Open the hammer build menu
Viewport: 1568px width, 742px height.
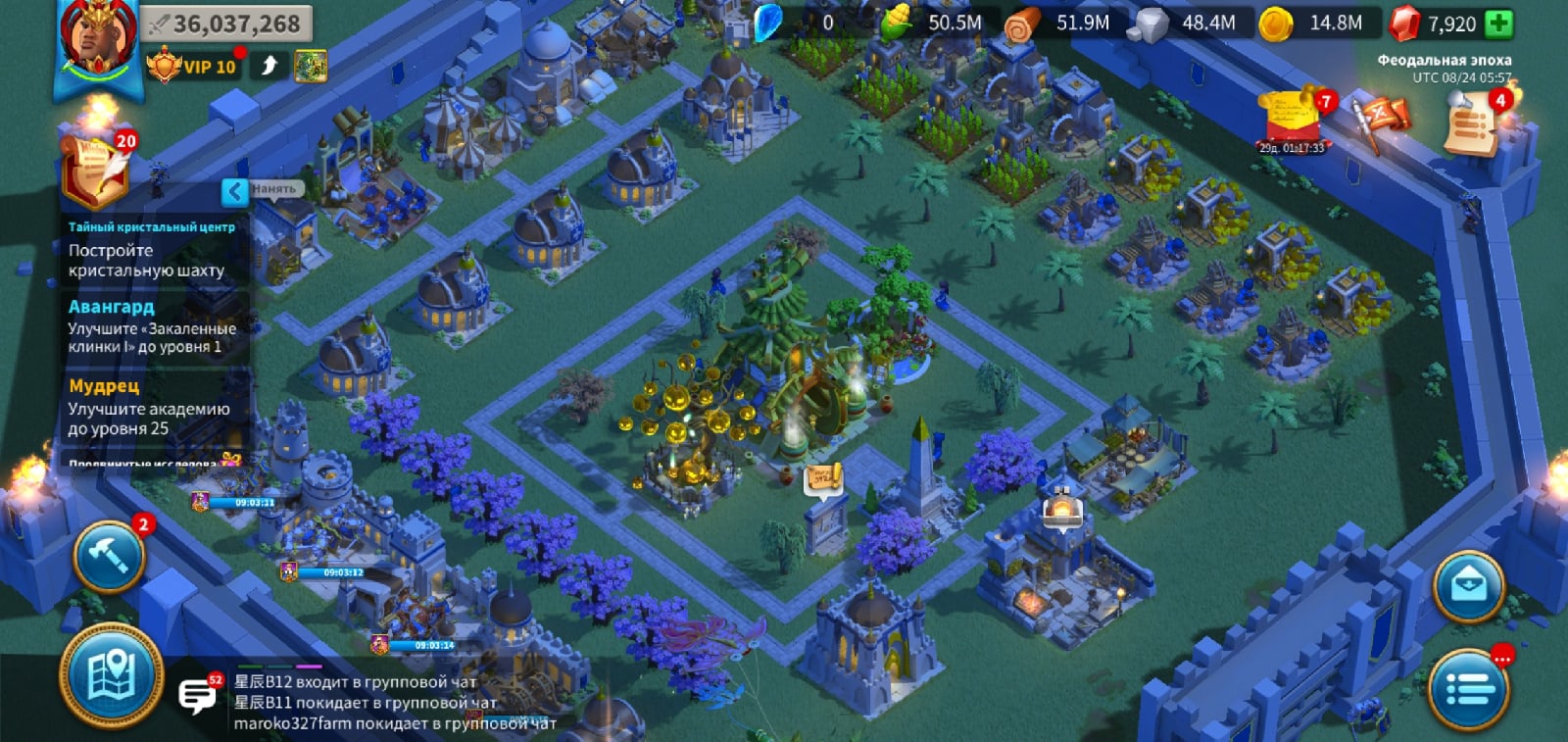[x=109, y=557]
